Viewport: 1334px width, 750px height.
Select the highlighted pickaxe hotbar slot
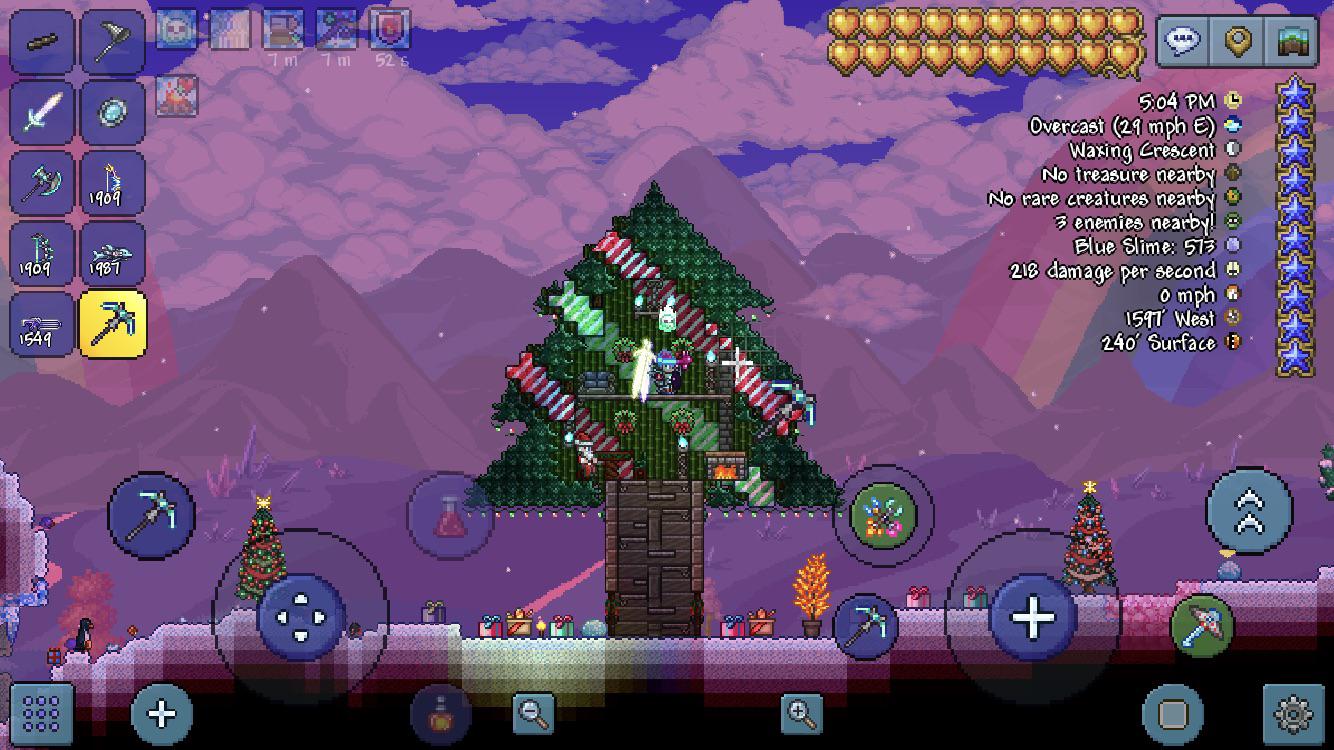[x=113, y=325]
